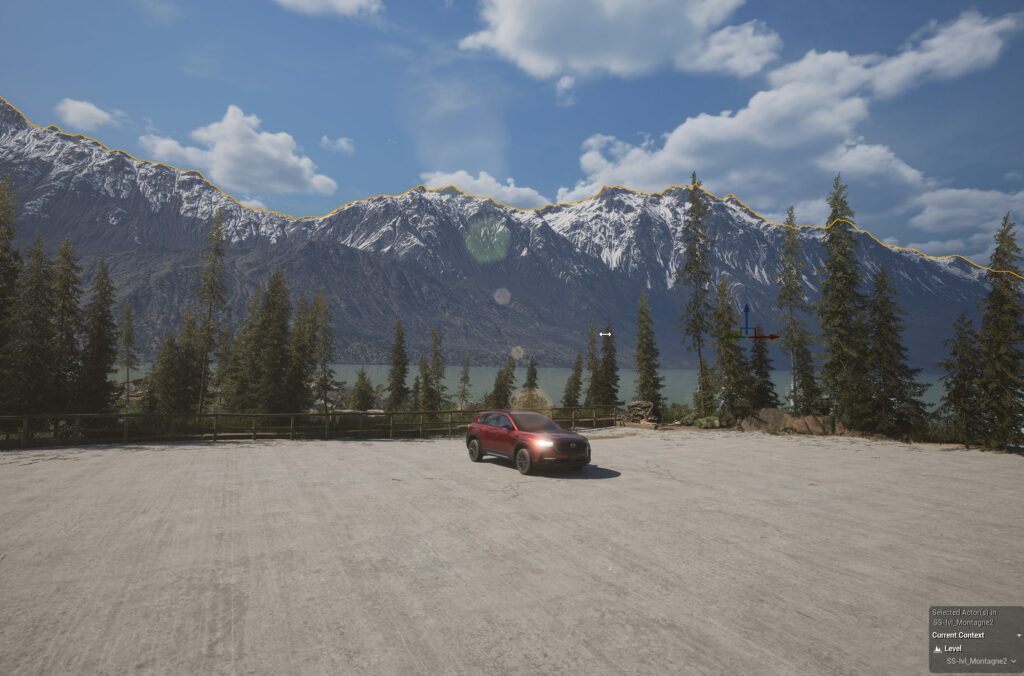
Task: Open the Current Context dropdown
Action: 1018,635
